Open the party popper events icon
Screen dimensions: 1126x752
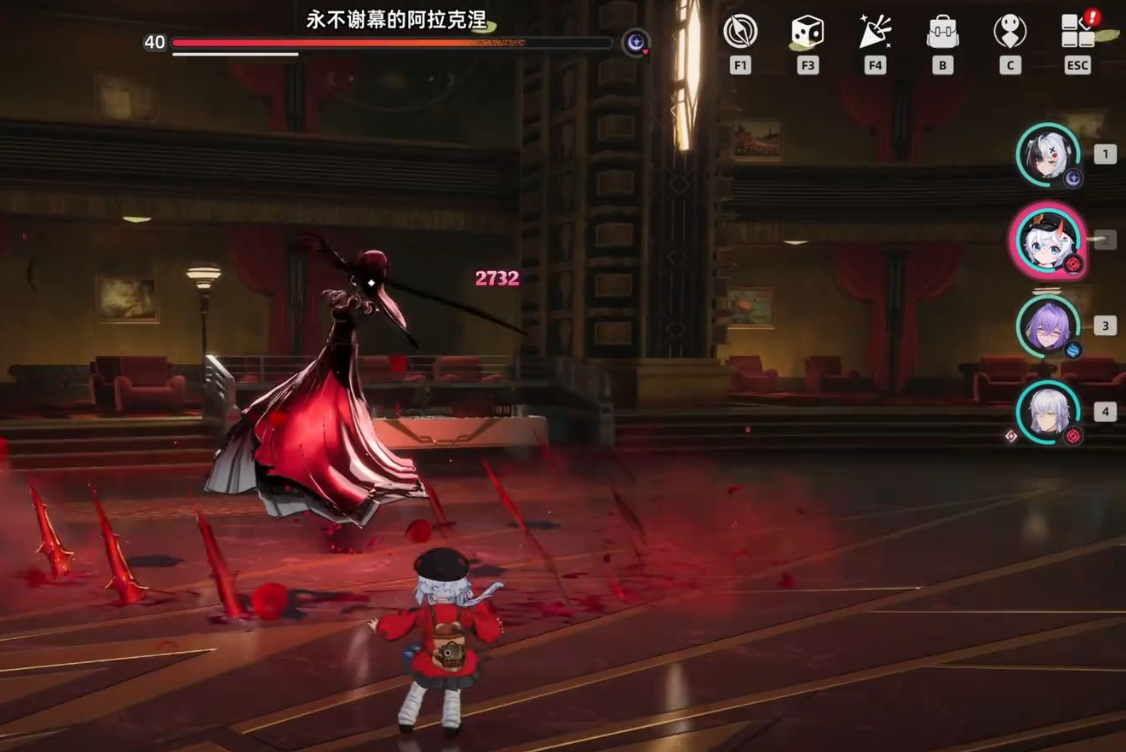[x=875, y=31]
